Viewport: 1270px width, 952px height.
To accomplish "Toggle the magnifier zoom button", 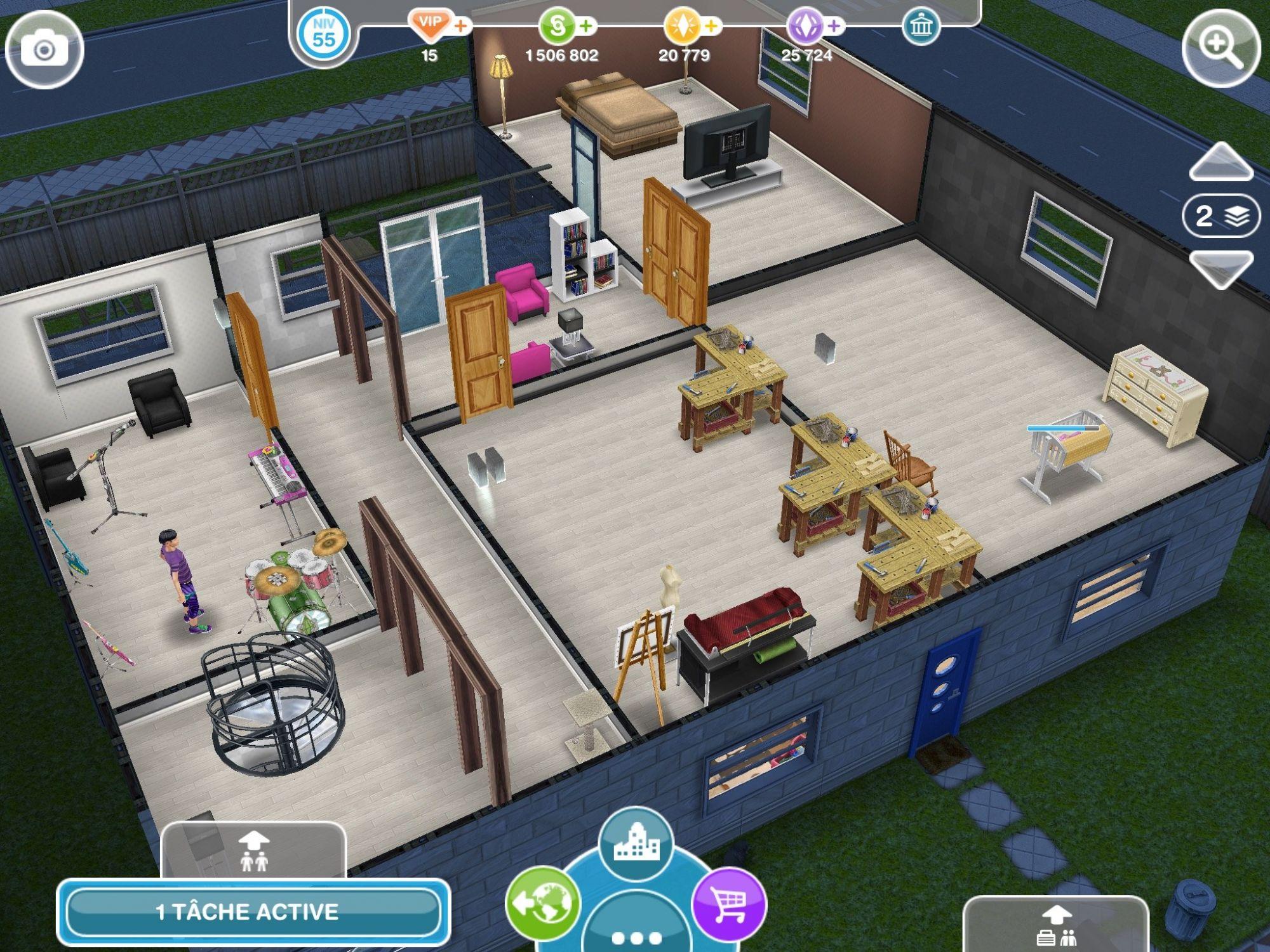I will click(x=1220, y=48).
